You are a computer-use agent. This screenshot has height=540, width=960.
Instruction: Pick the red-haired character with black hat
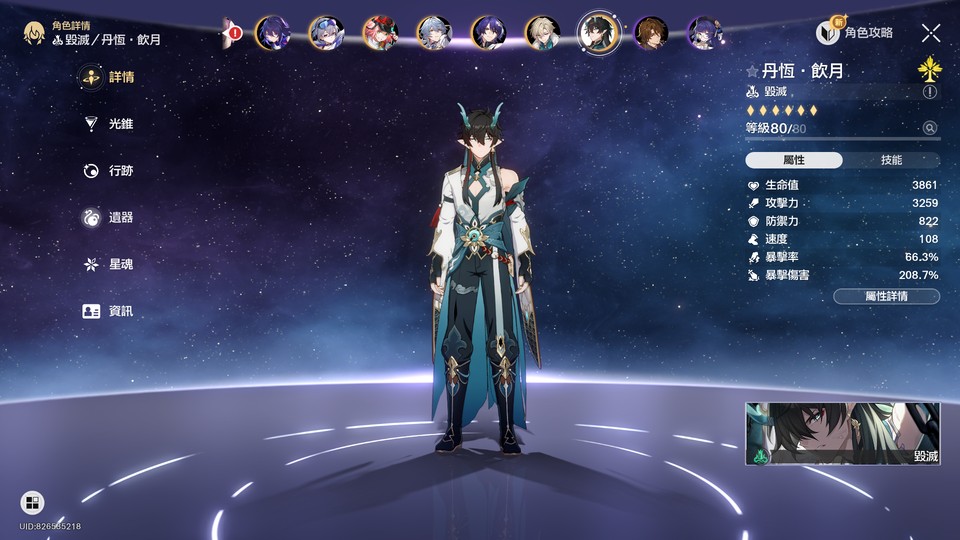tap(380, 33)
